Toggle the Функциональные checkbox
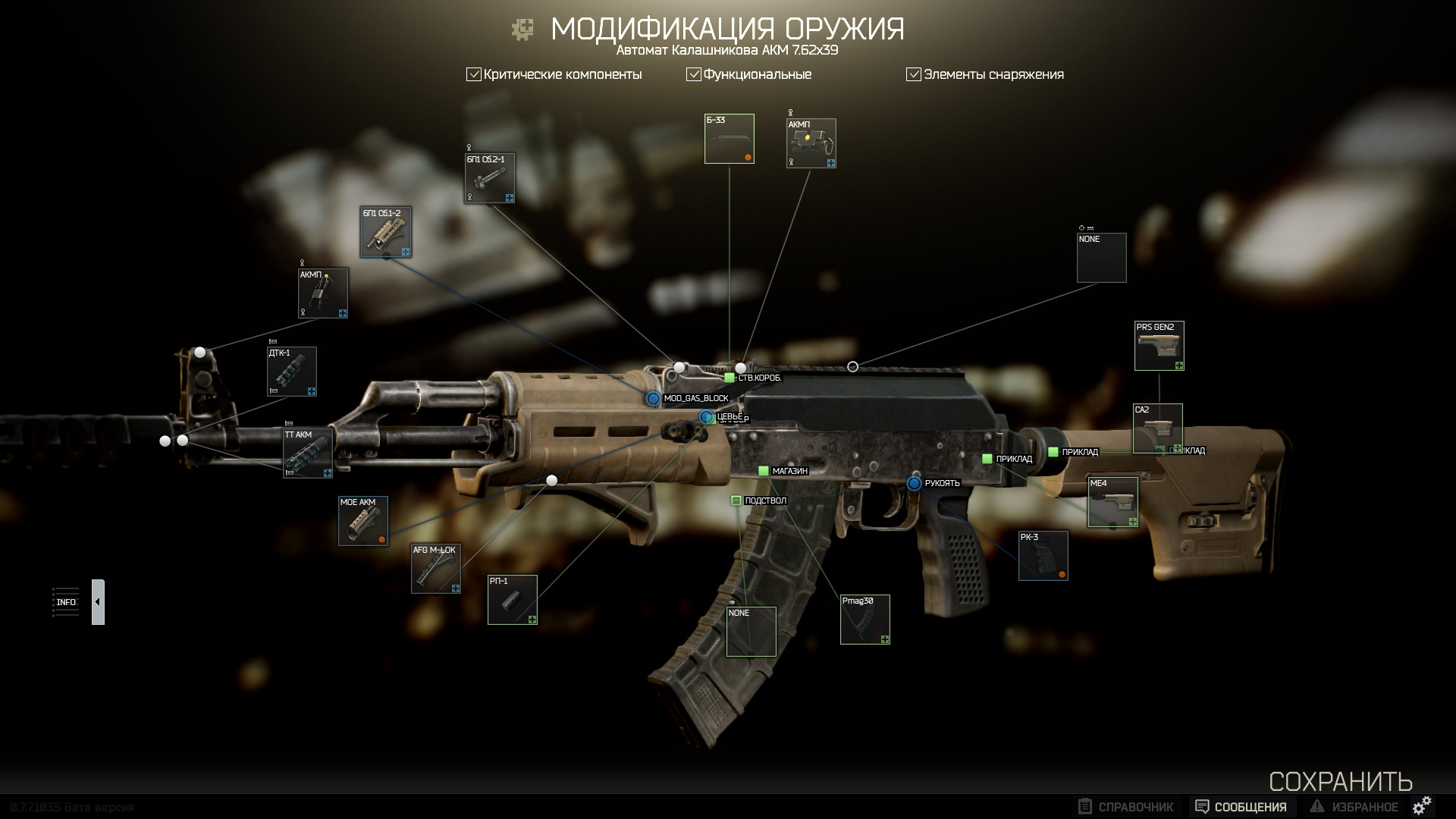Image resolution: width=1456 pixels, height=819 pixels. (694, 74)
